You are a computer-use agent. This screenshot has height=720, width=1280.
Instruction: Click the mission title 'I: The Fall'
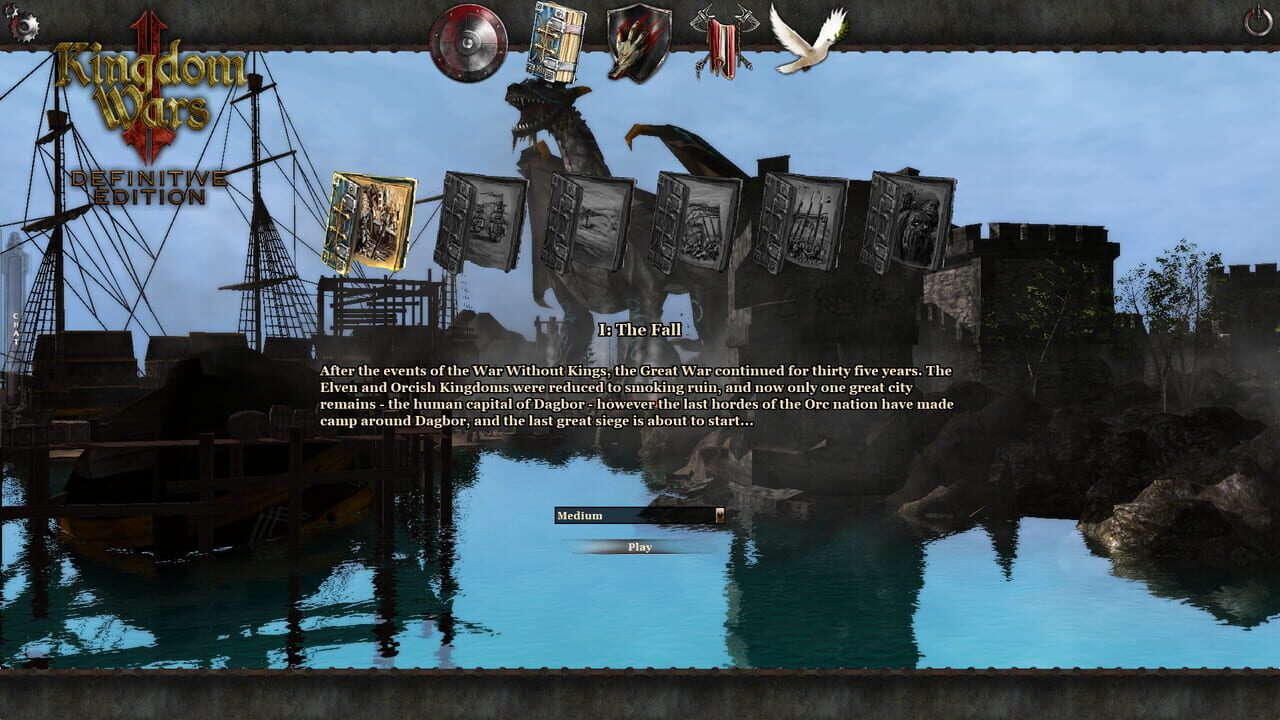tap(638, 328)
